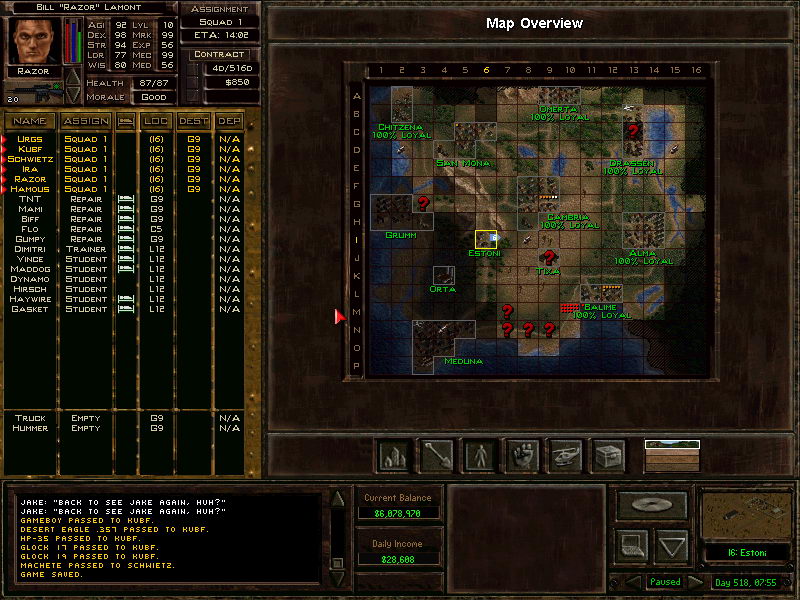Sort the roster by Name
This screenshot has height=600, width=800.
(x=30, y=121)
